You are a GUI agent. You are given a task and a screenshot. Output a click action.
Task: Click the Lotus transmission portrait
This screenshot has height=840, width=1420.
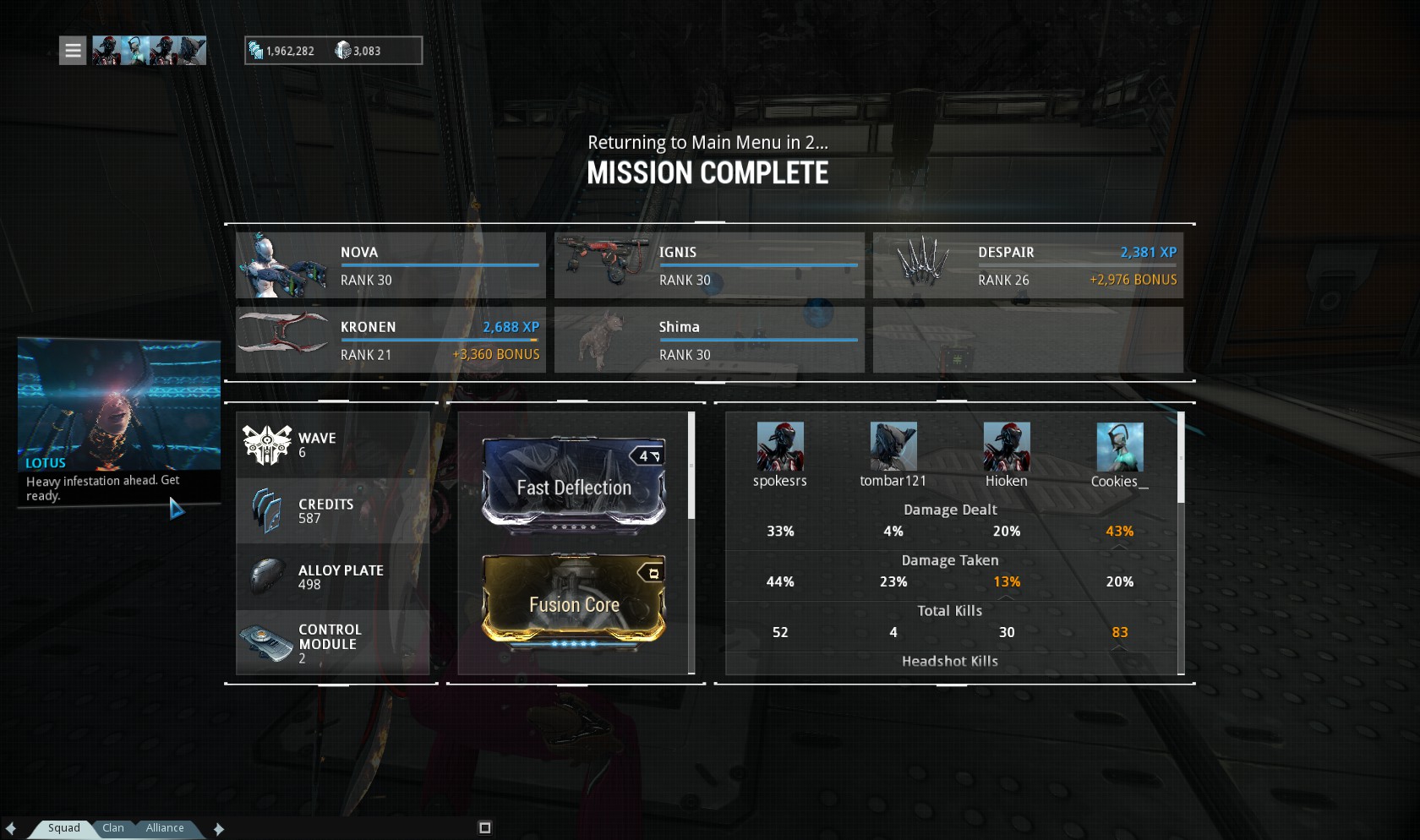[119, 404]
